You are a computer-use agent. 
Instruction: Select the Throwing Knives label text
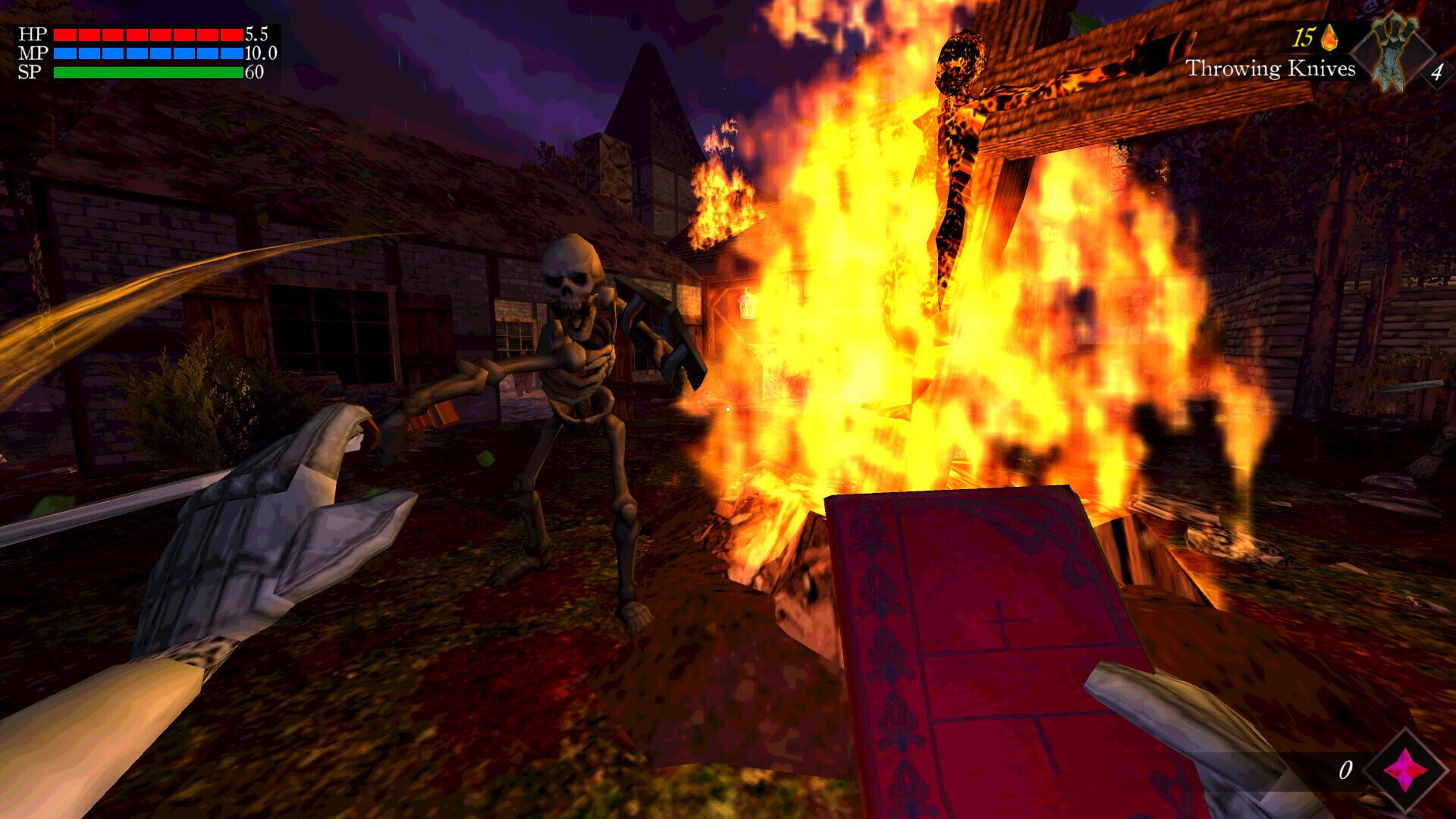pos(1270,69)
